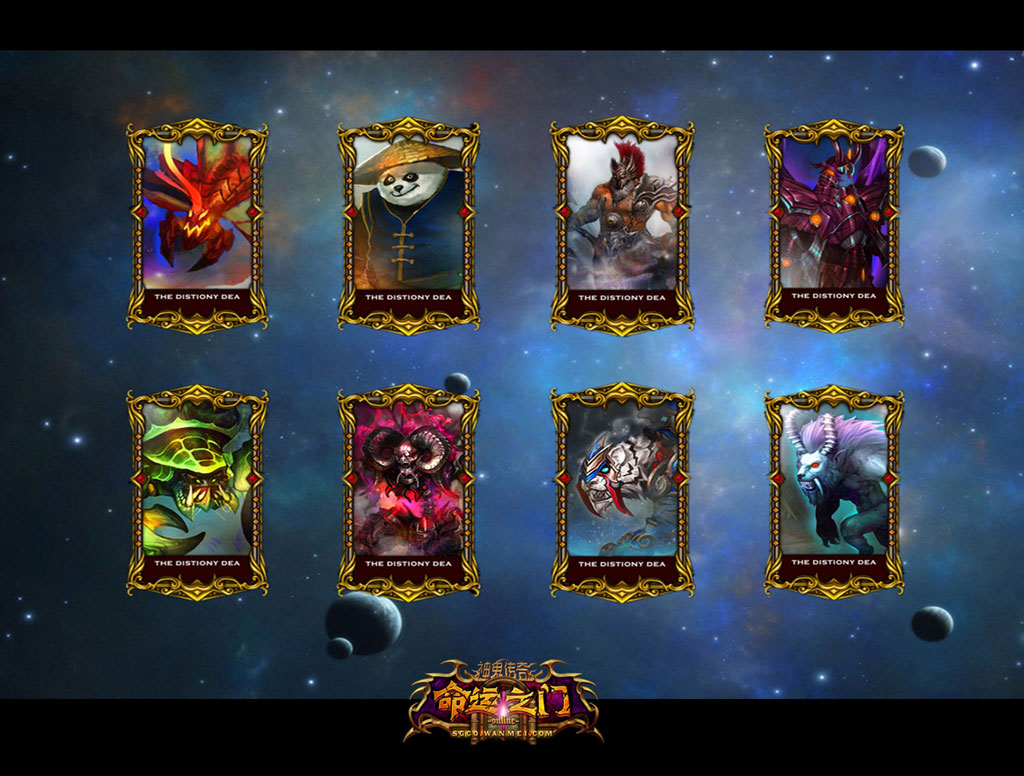Pick the white masked tiger beast card
1024x776 pixels.
[621, 488]
